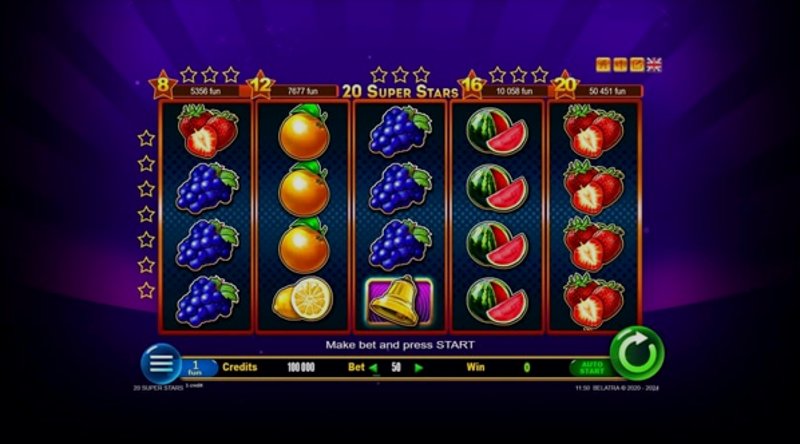Change the 1 fun denomination chip
800x444 pixels.
point(198,367)
